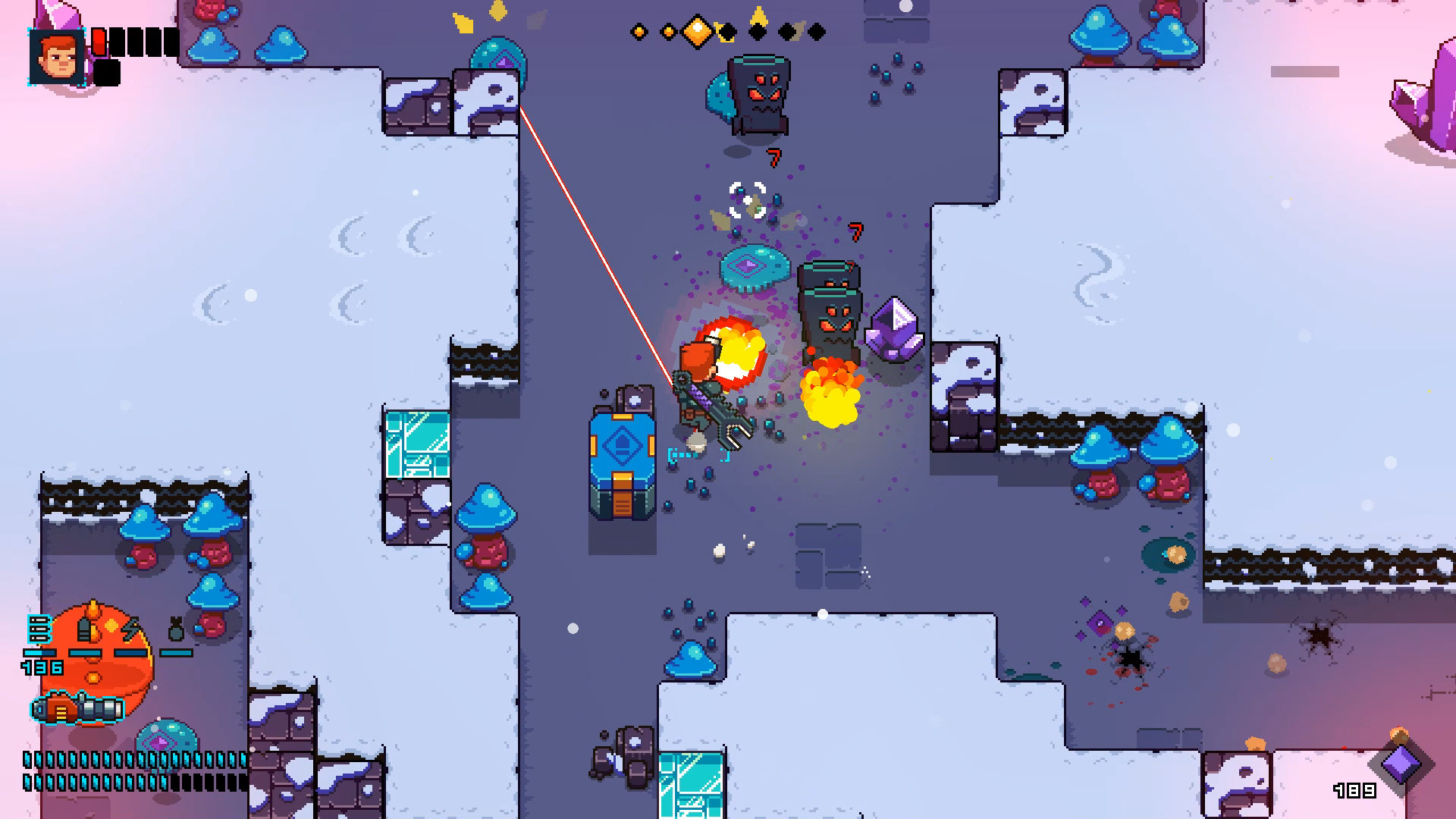Pick up the purple crystal beside the enemies
The image size is (1456, 819).
[x=895, y=330]
